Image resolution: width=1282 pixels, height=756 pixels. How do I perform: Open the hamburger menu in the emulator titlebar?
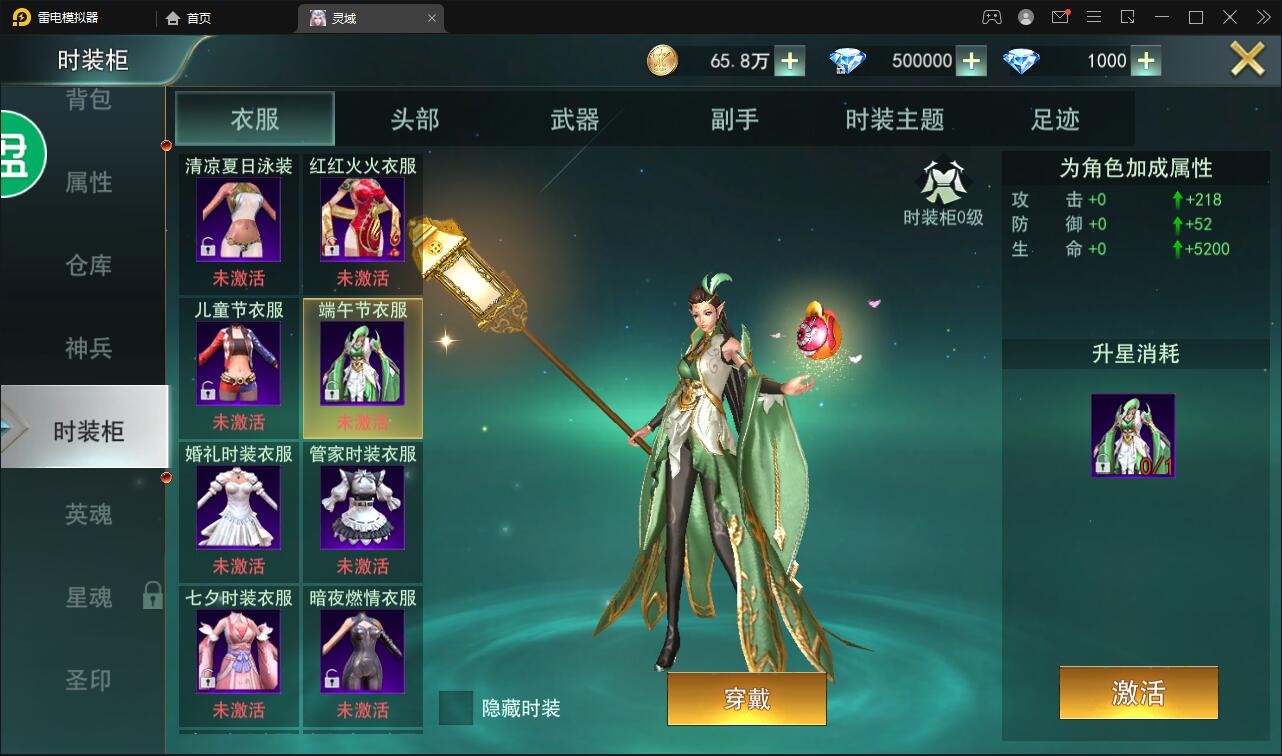tap(1094, 17)
